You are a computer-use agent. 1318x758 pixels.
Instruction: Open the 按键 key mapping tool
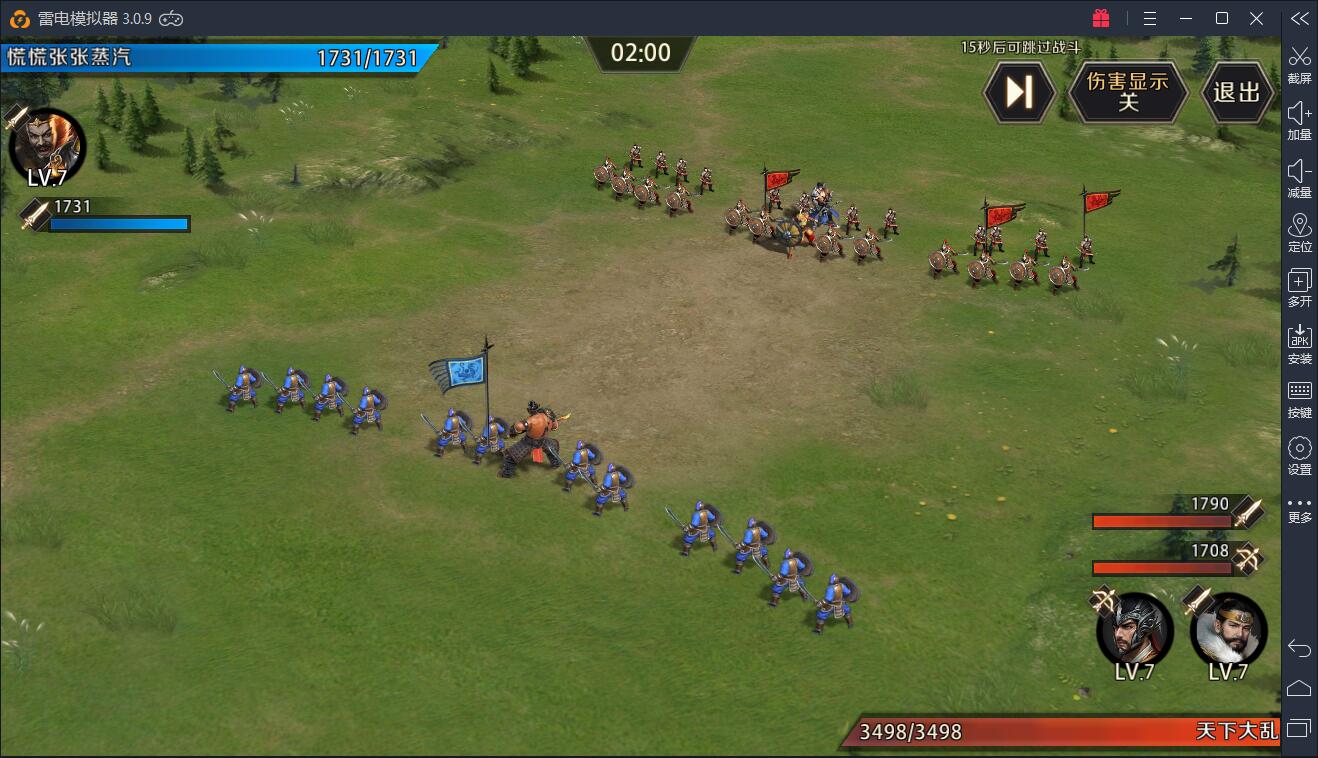(x=1299, y=399)
